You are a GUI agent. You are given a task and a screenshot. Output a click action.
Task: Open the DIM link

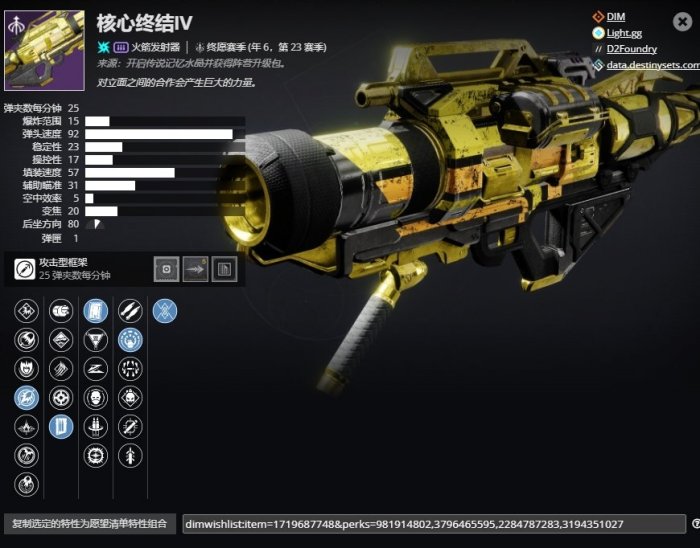(x=615, y=16)
